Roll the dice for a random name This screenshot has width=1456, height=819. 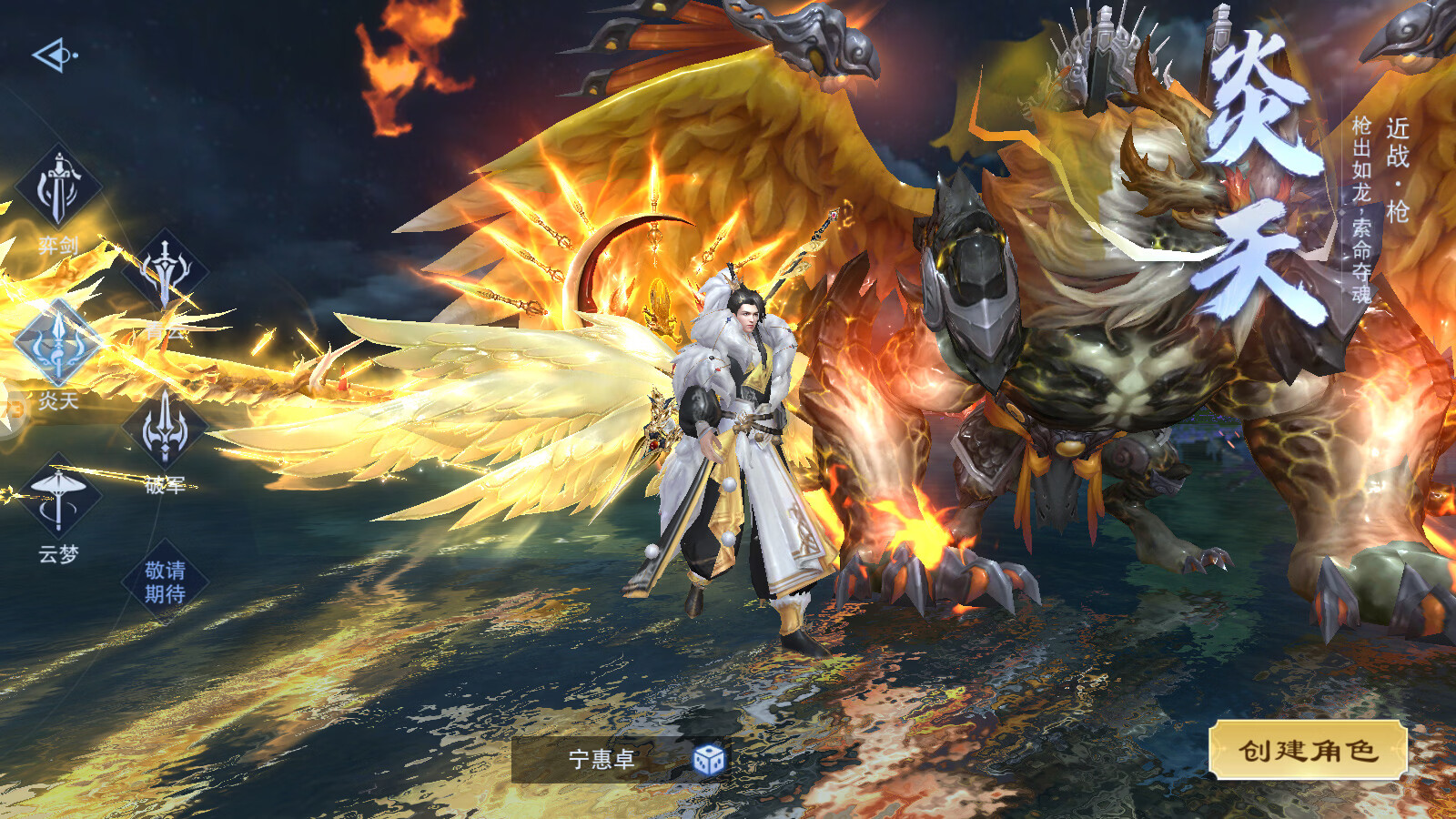708,759
